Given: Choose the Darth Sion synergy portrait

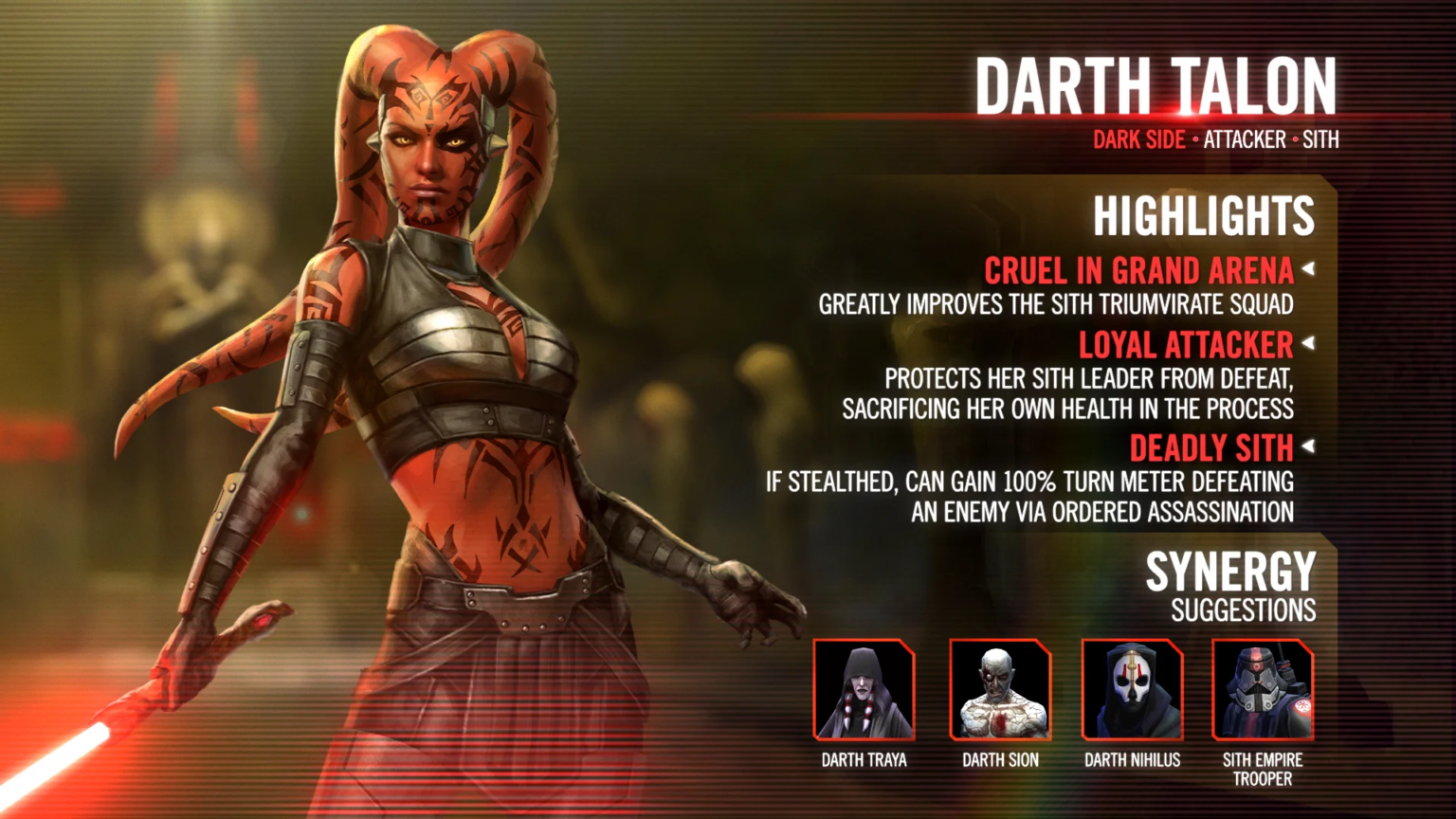Looking at the screenshot, I should tap(1000, 690).
